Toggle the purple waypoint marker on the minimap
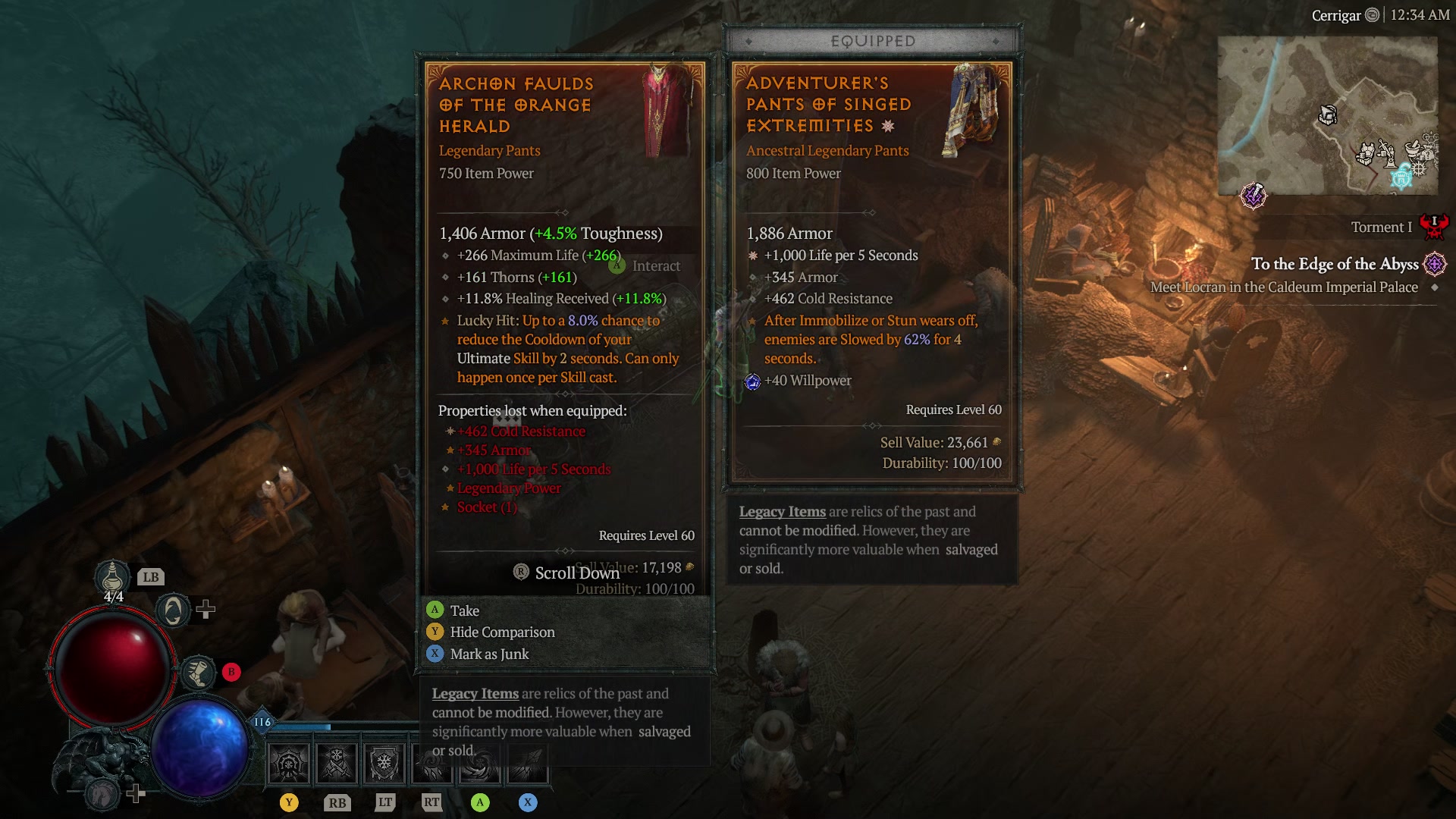 1254,196
